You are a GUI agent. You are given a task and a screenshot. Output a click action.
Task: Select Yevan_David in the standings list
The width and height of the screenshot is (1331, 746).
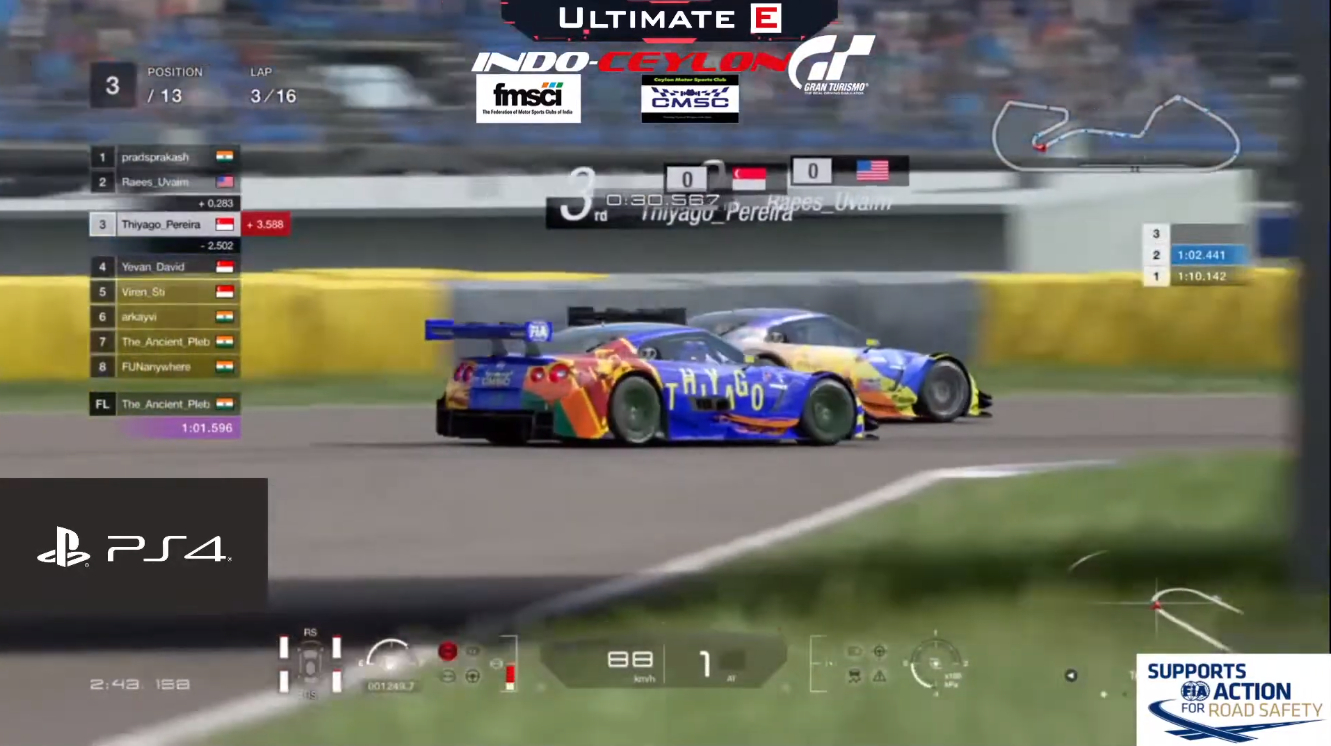pos(164,267)
